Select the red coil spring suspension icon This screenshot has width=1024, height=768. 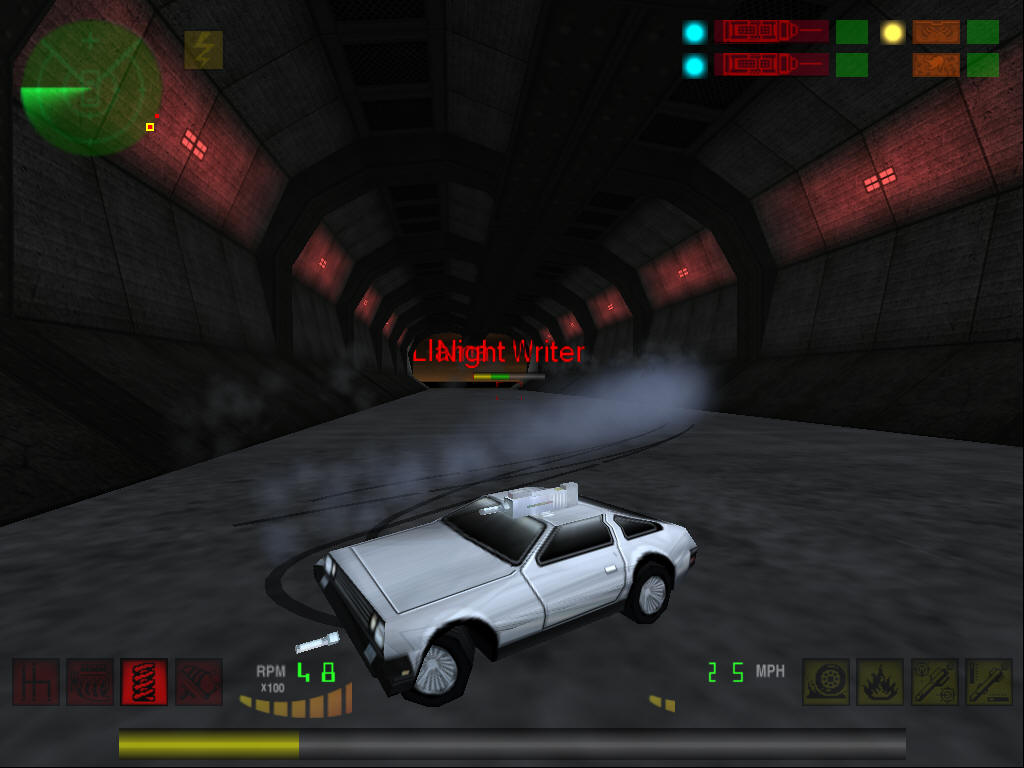[x=144, y=682]
